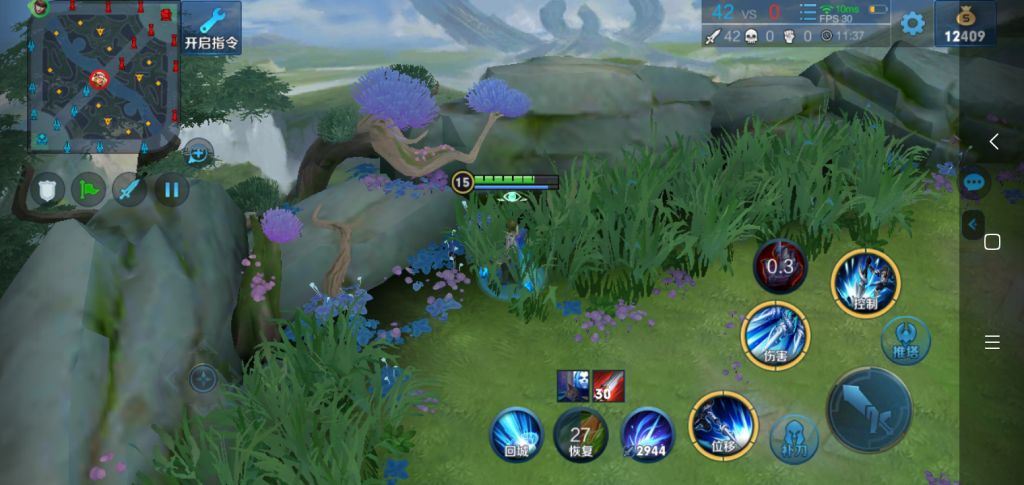This screenshot has width=1024, height=485.
Task: Open the blue chat bubble
Action: (975, 183)
